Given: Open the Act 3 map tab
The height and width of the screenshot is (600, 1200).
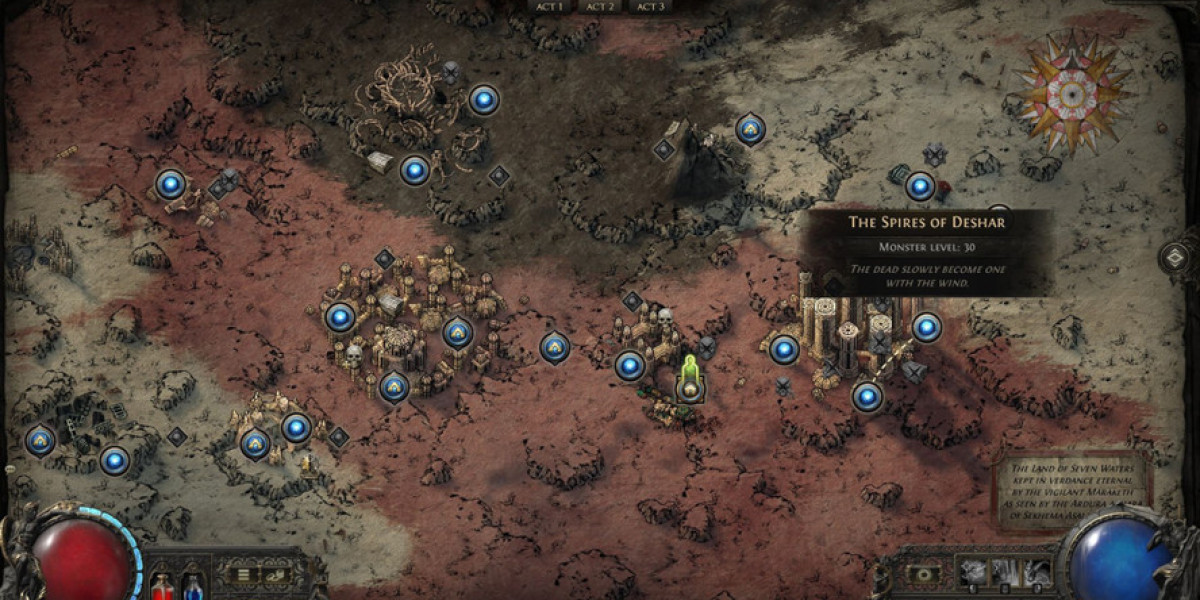Looking at the screenshot, I should pyautogui.click(x=651, y=6).
